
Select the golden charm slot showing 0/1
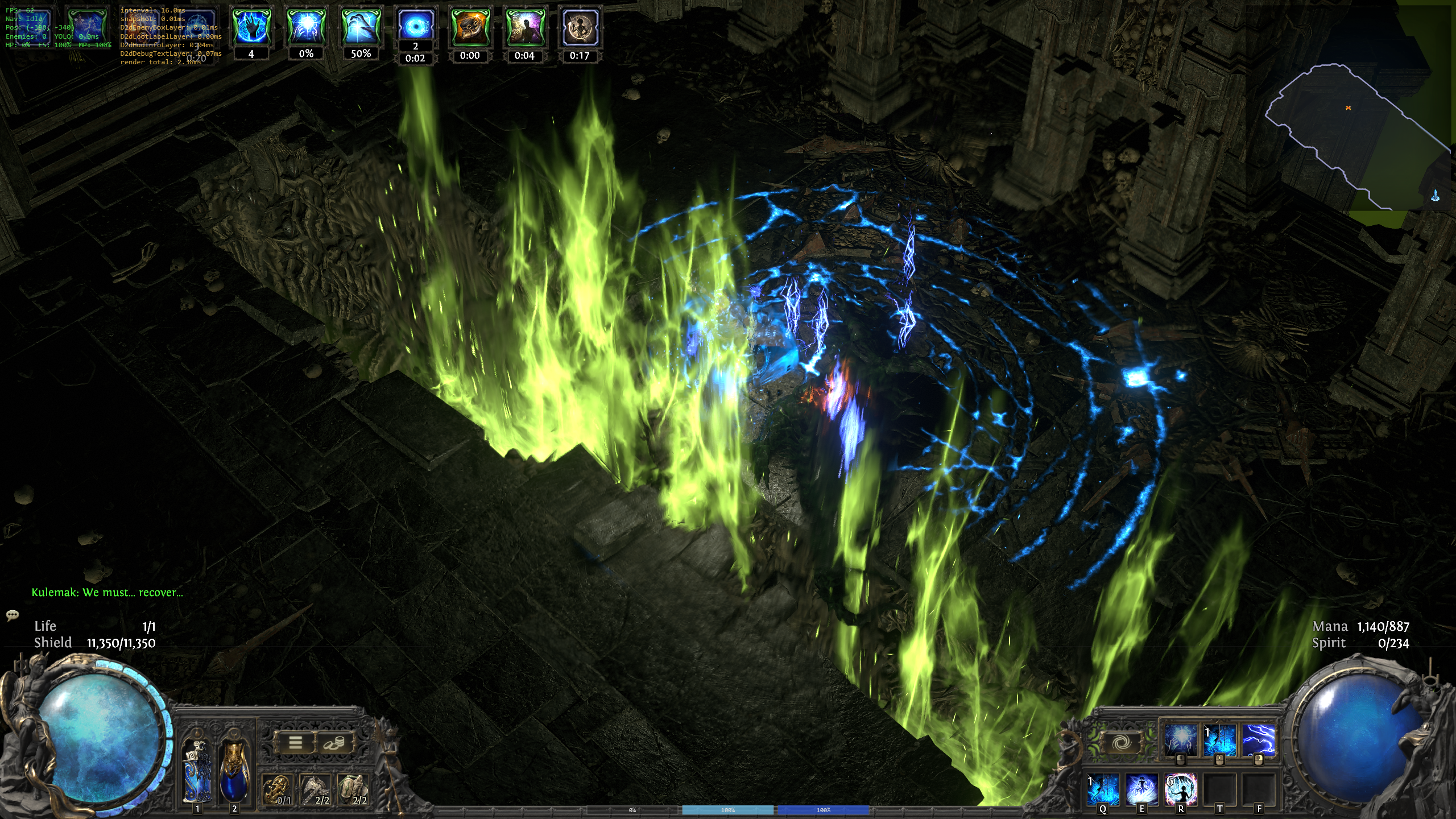tap(278, 790)
